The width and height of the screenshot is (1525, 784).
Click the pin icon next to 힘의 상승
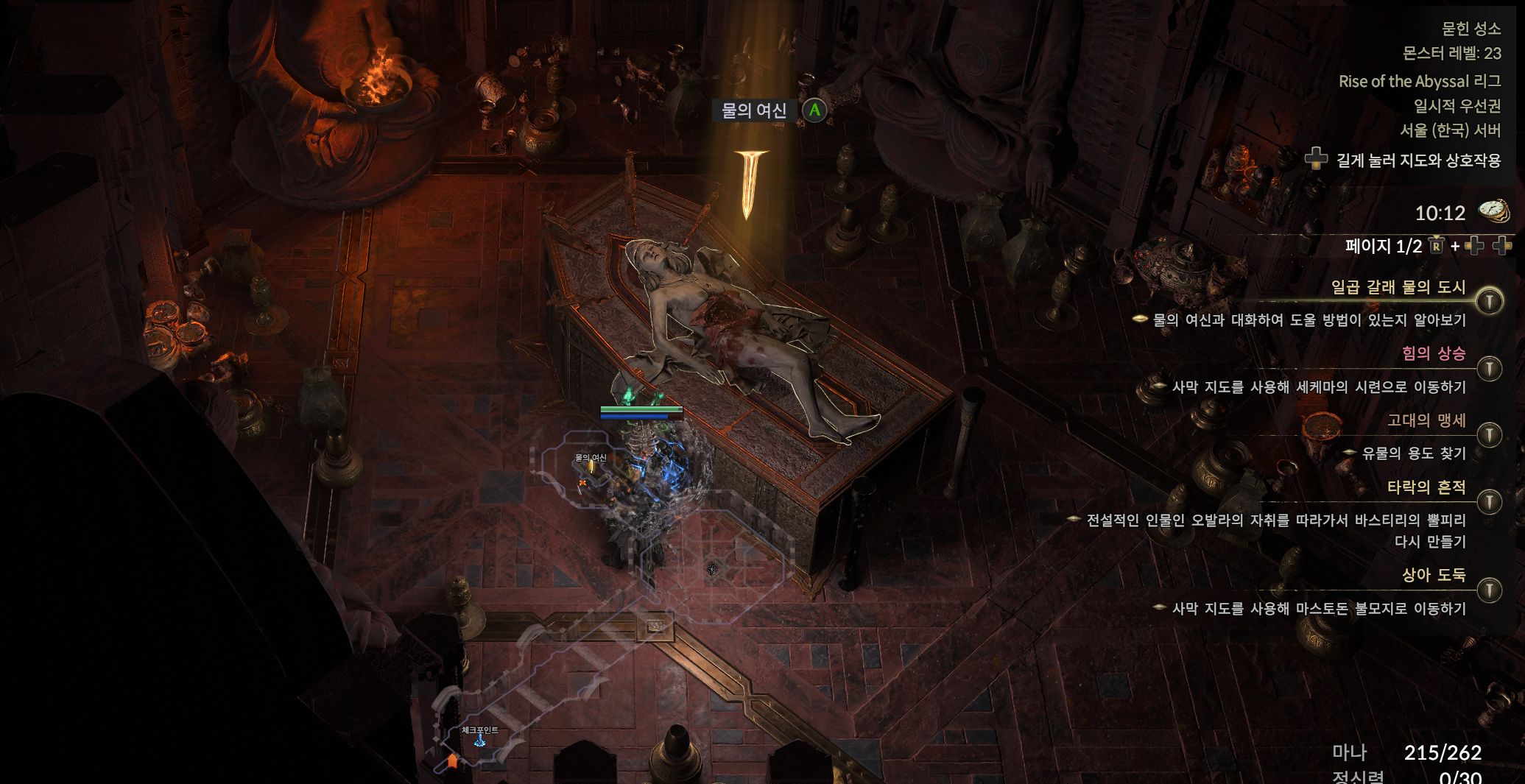[1490, 368]
